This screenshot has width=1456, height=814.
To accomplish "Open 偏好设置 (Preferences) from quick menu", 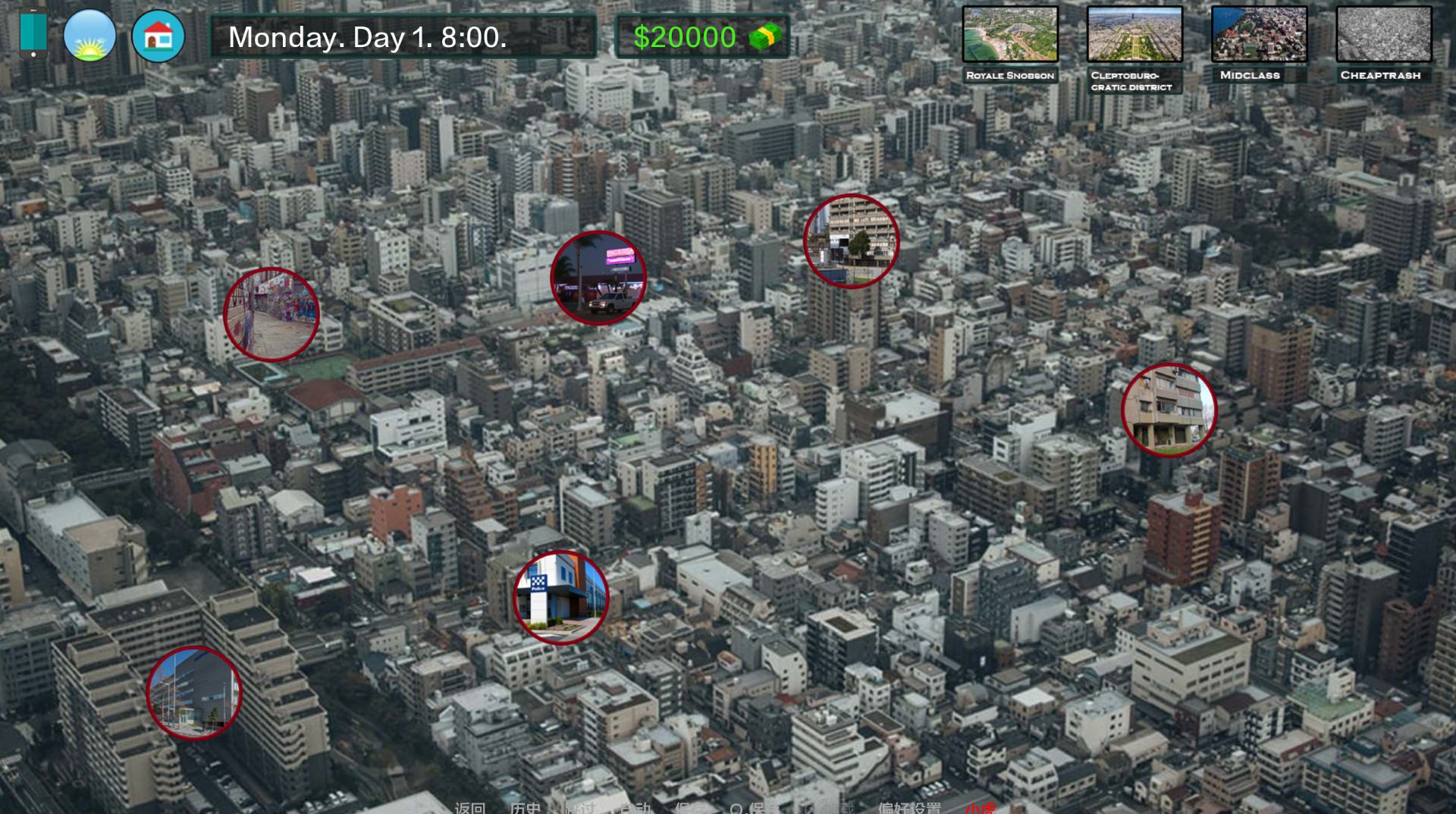I will tap(909, 807).
